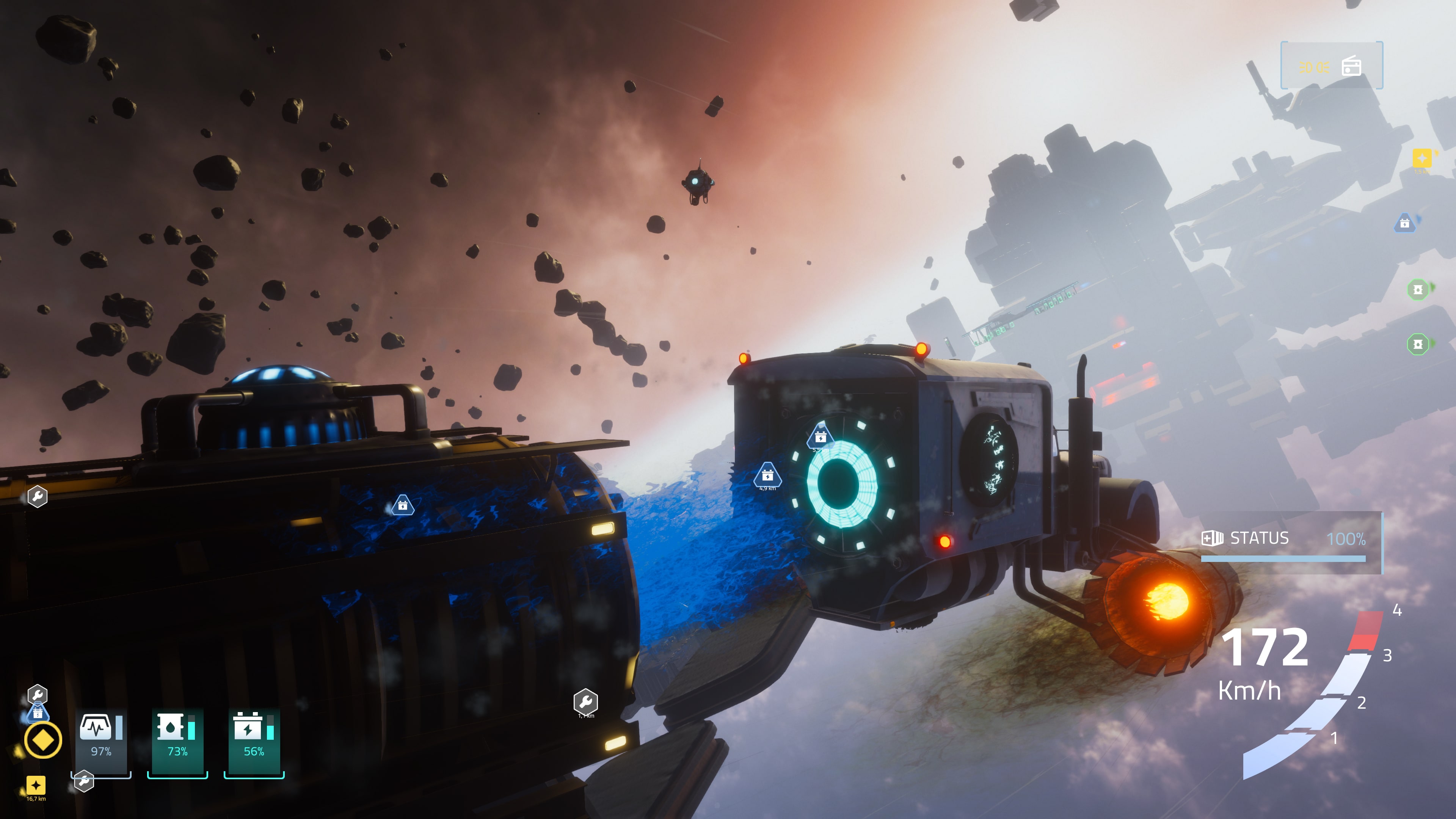Toggle the yellow diamond waypoint marker

(44, 739)
